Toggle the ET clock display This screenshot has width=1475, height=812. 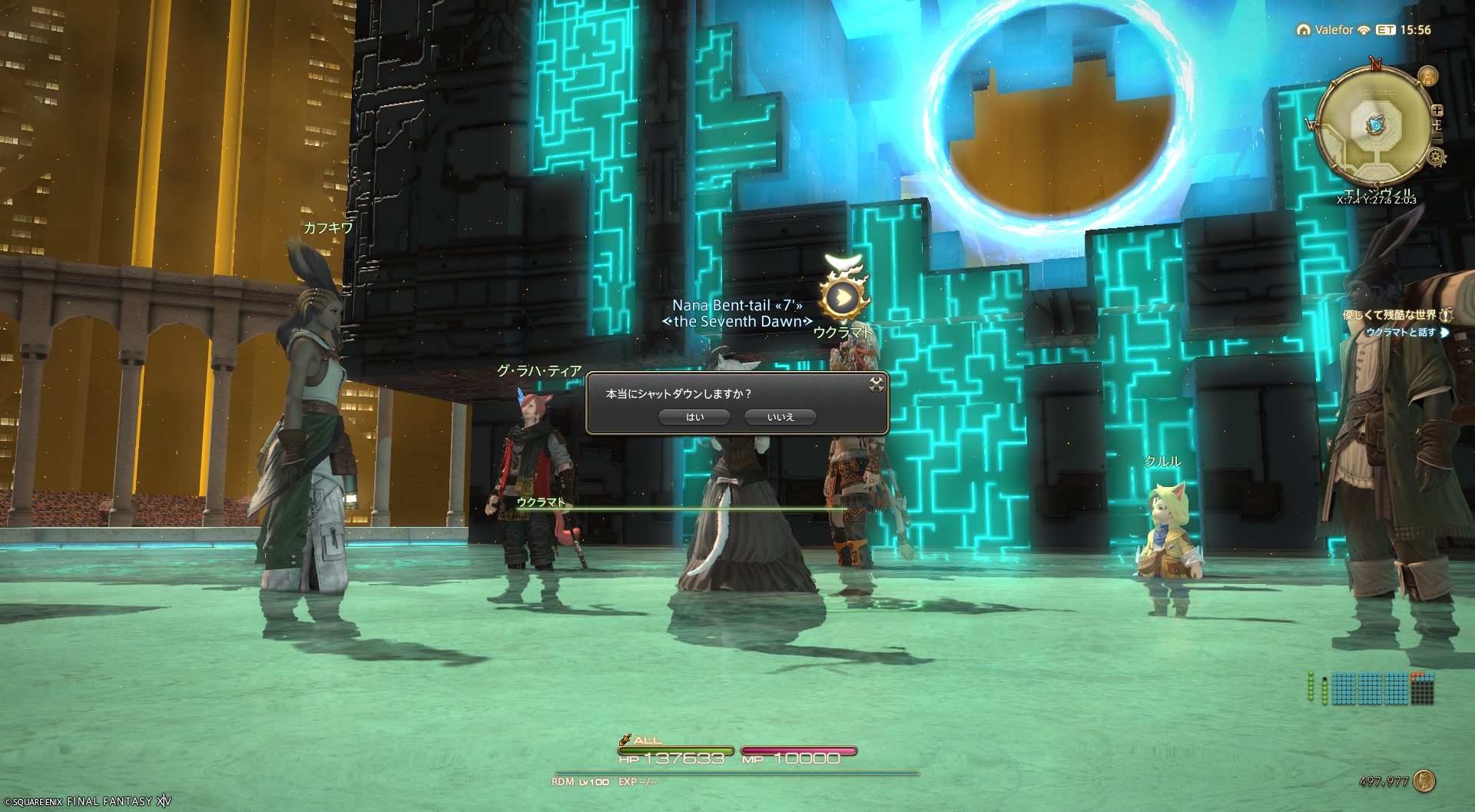(1404, 30)
